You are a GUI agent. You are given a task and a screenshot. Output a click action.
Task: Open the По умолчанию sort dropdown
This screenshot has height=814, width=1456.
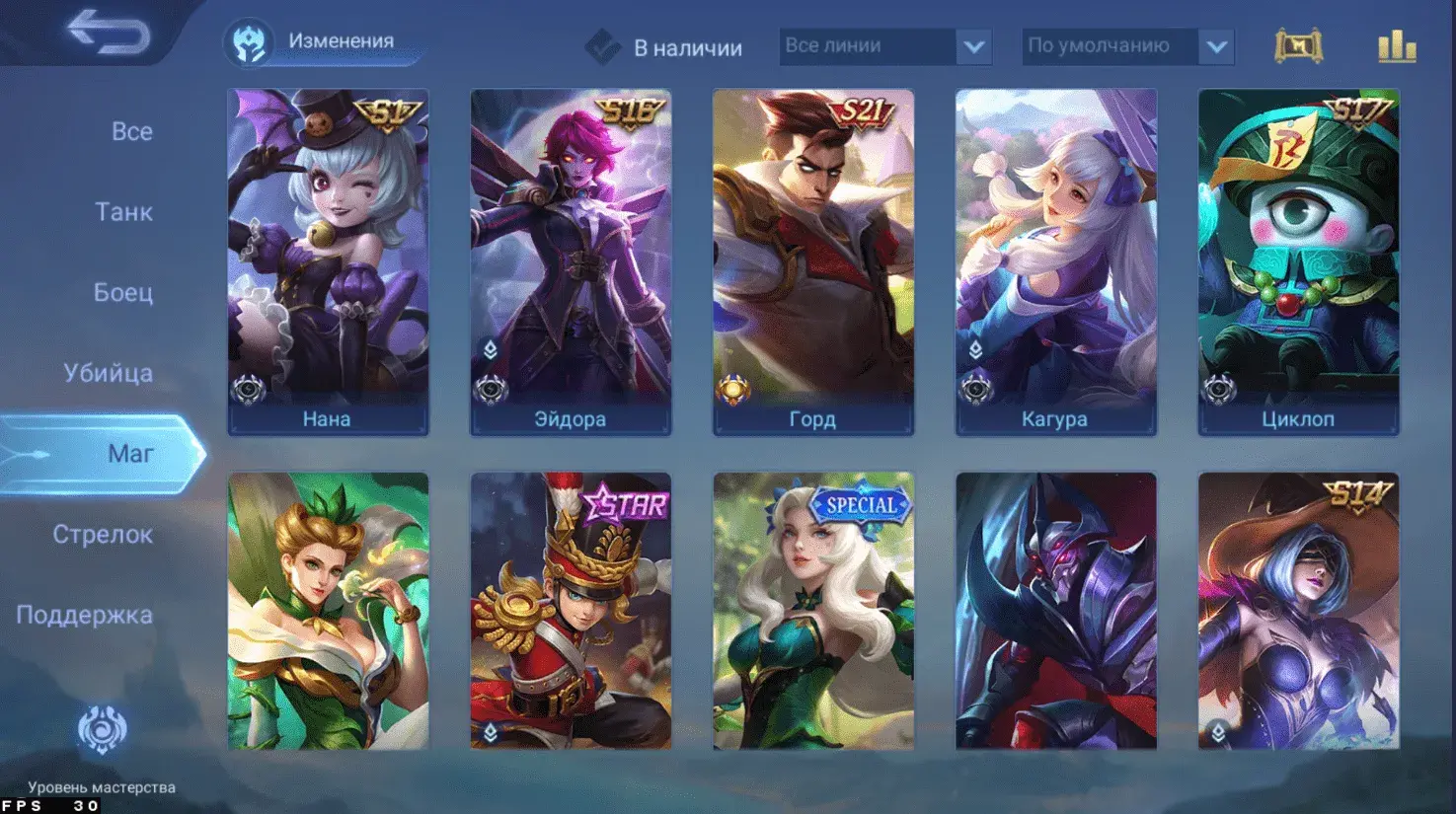tap(1127, 46)
